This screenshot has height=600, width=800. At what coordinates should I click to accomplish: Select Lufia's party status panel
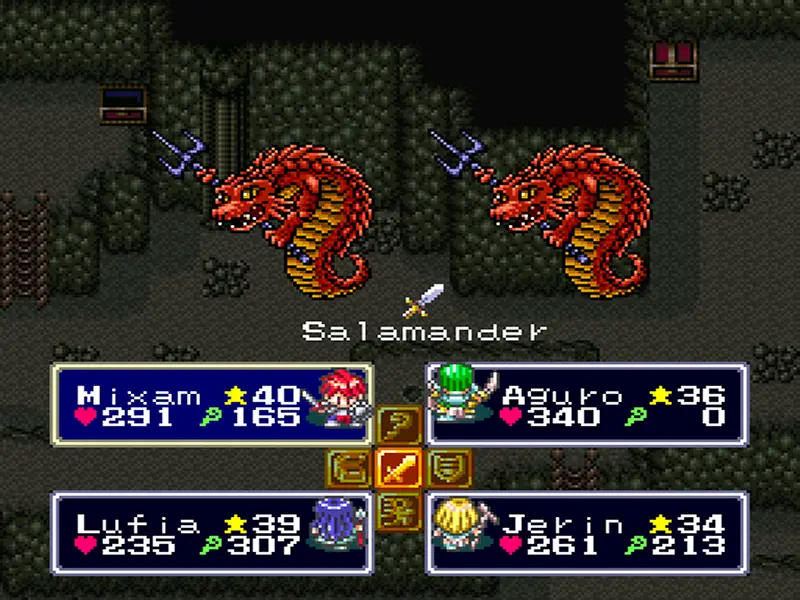pos(212,532)
